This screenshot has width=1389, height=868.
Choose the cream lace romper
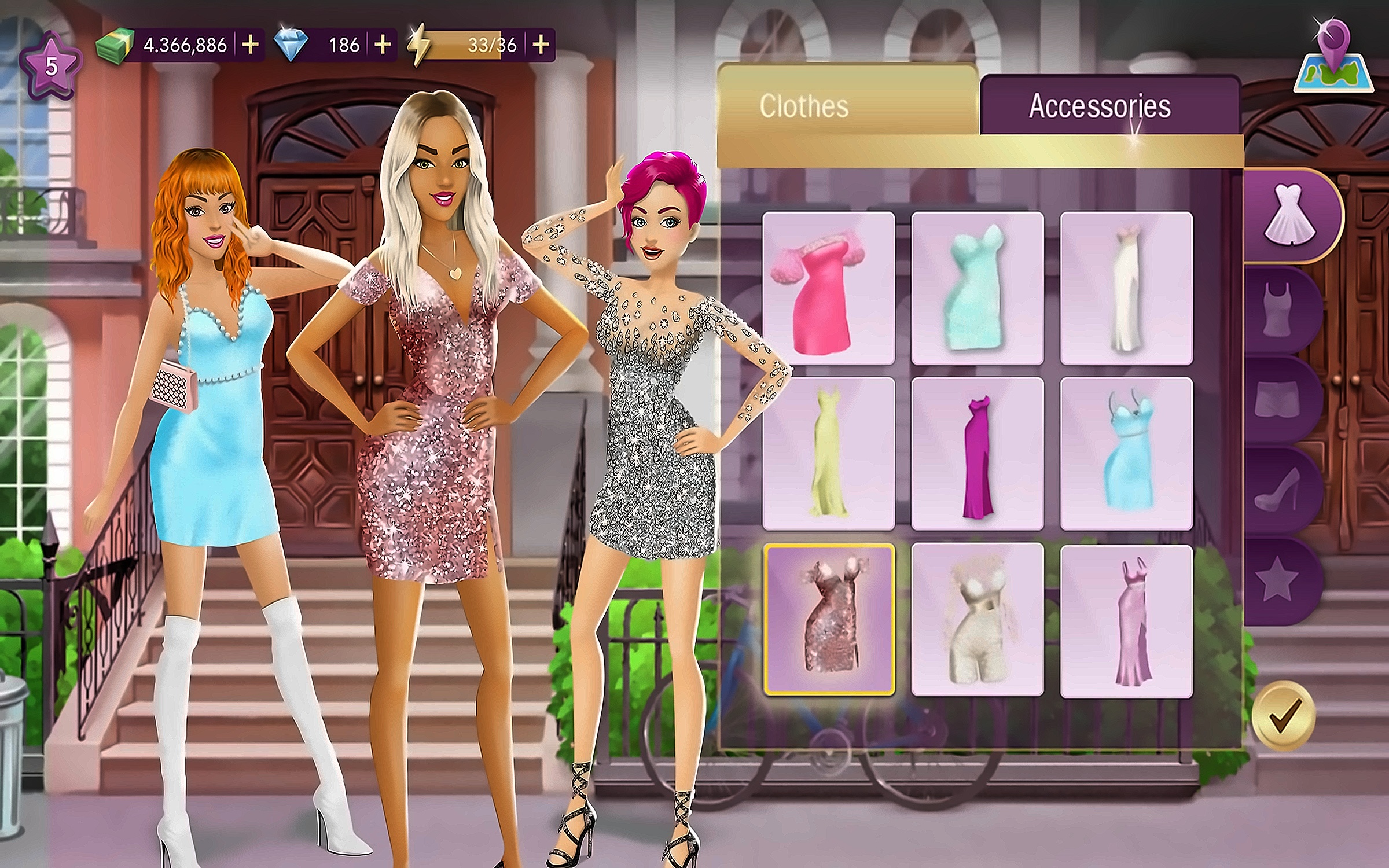point(977,619)
